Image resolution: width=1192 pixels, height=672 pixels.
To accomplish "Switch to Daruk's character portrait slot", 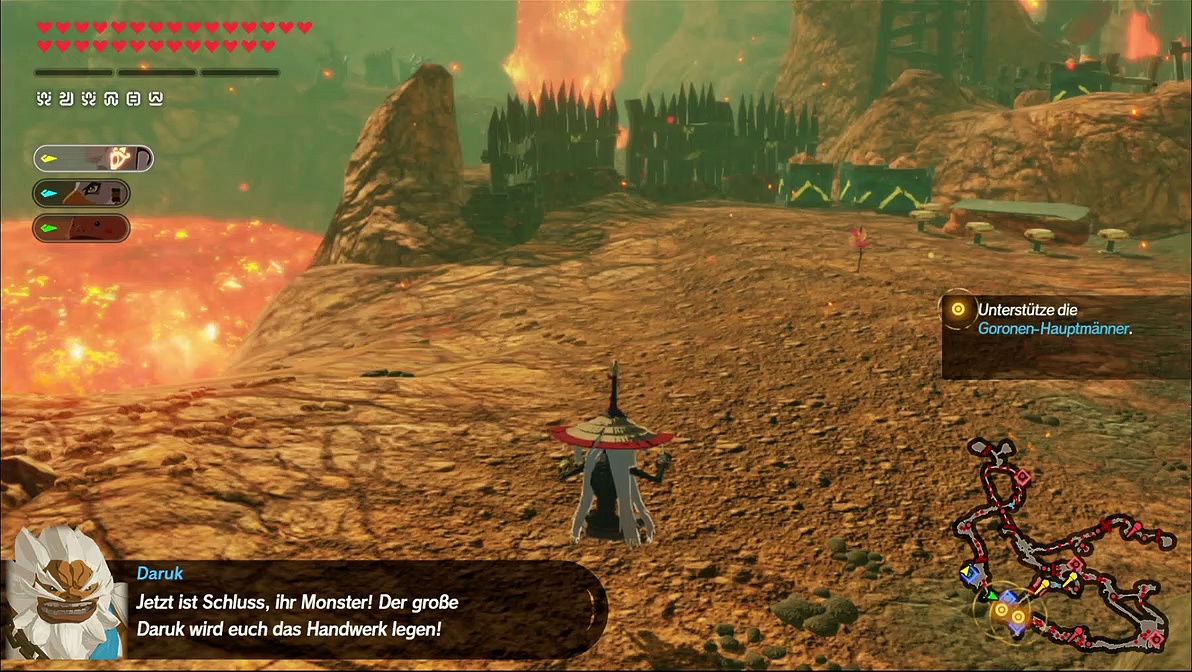I will coord(82,228).
